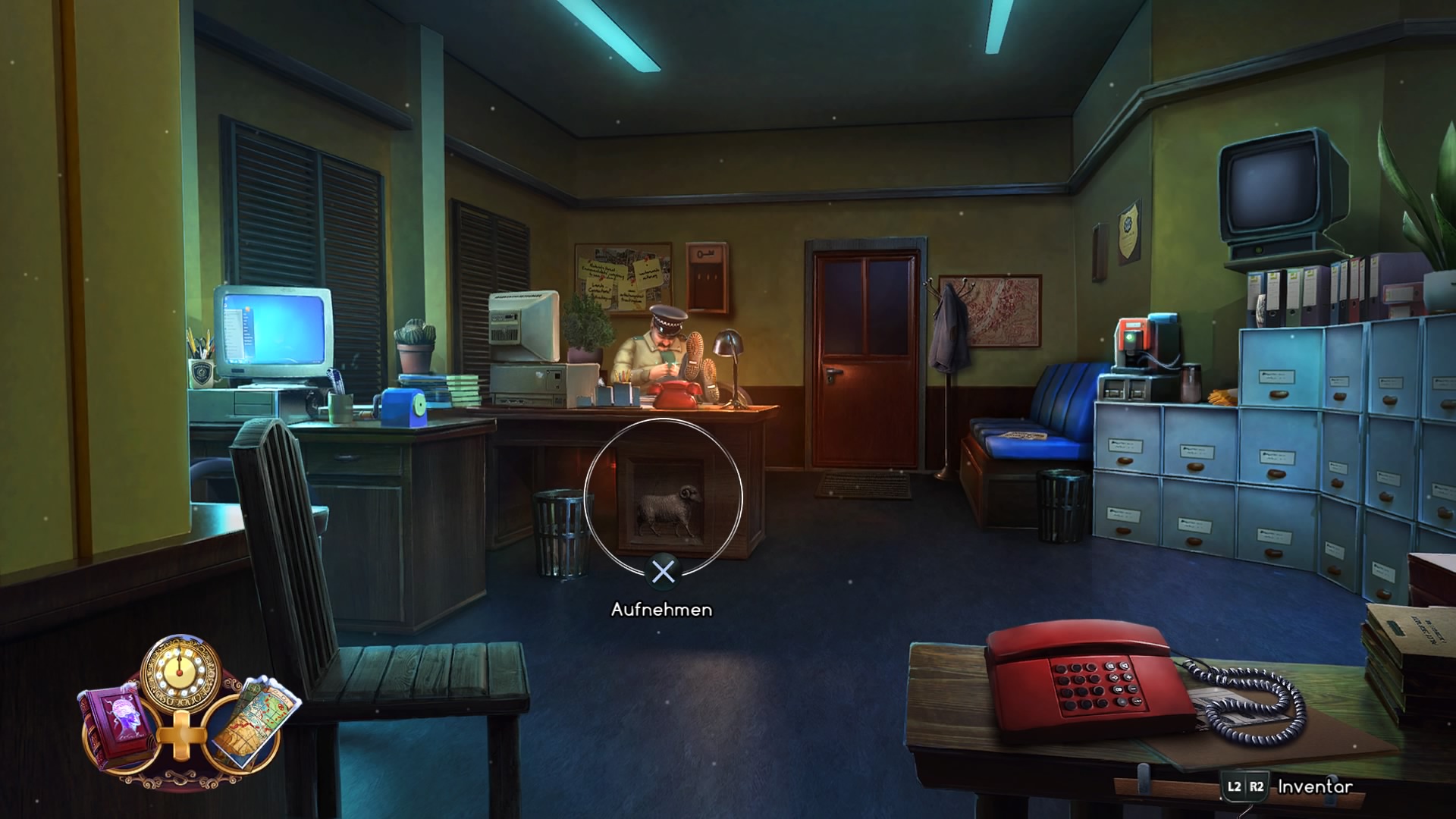
Task: Activate the golden clock hint dial
Action: point(180,673)
